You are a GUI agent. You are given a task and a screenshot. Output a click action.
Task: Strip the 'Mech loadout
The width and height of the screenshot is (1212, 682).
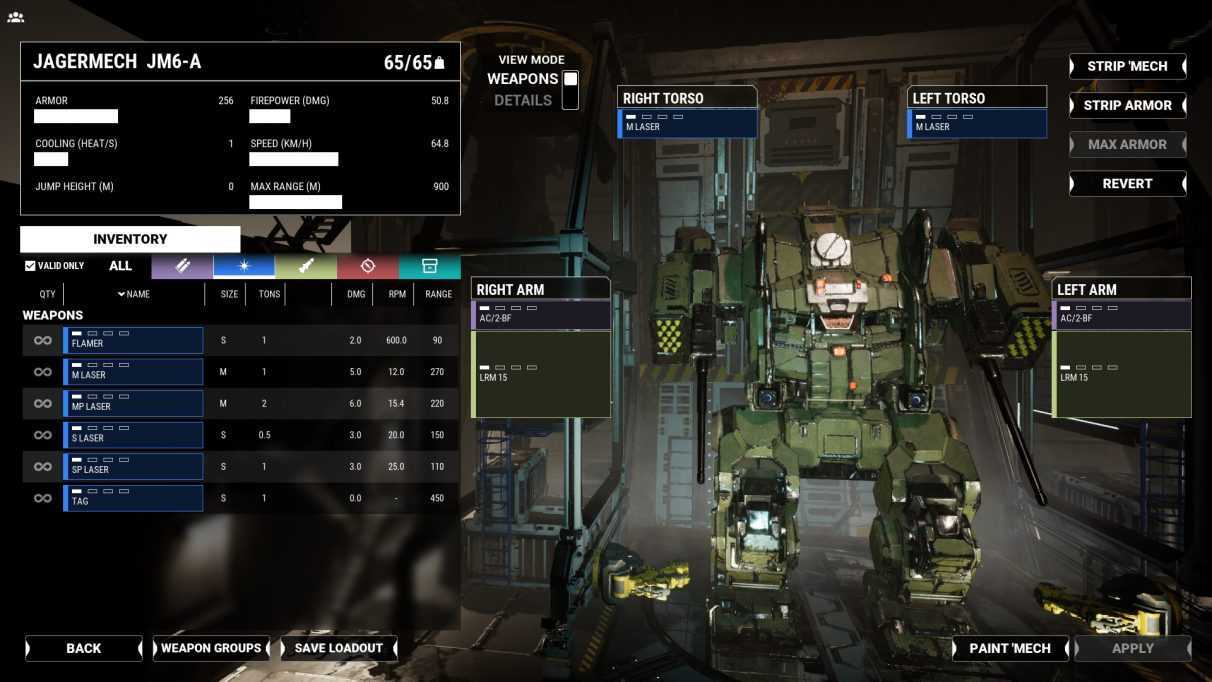point(1127,66)
